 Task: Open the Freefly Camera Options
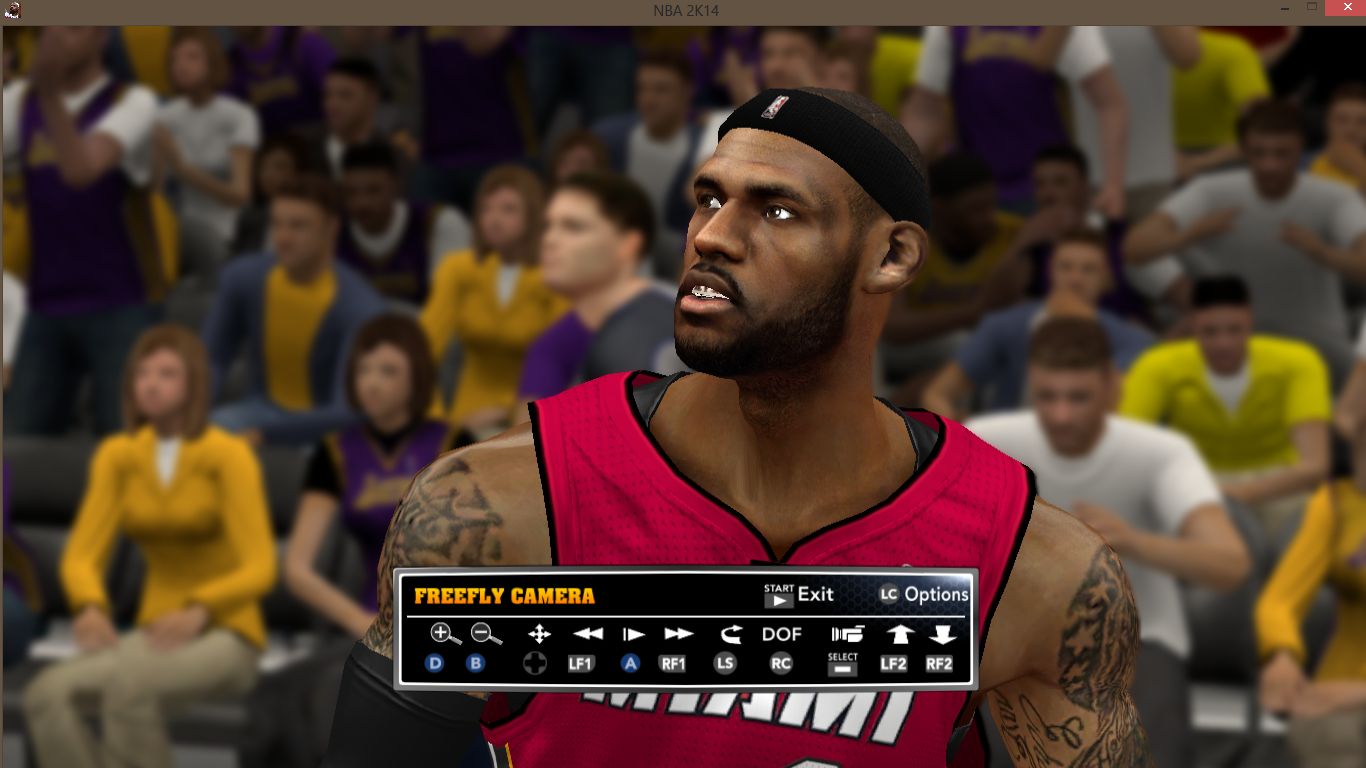(x=924, y=594)
